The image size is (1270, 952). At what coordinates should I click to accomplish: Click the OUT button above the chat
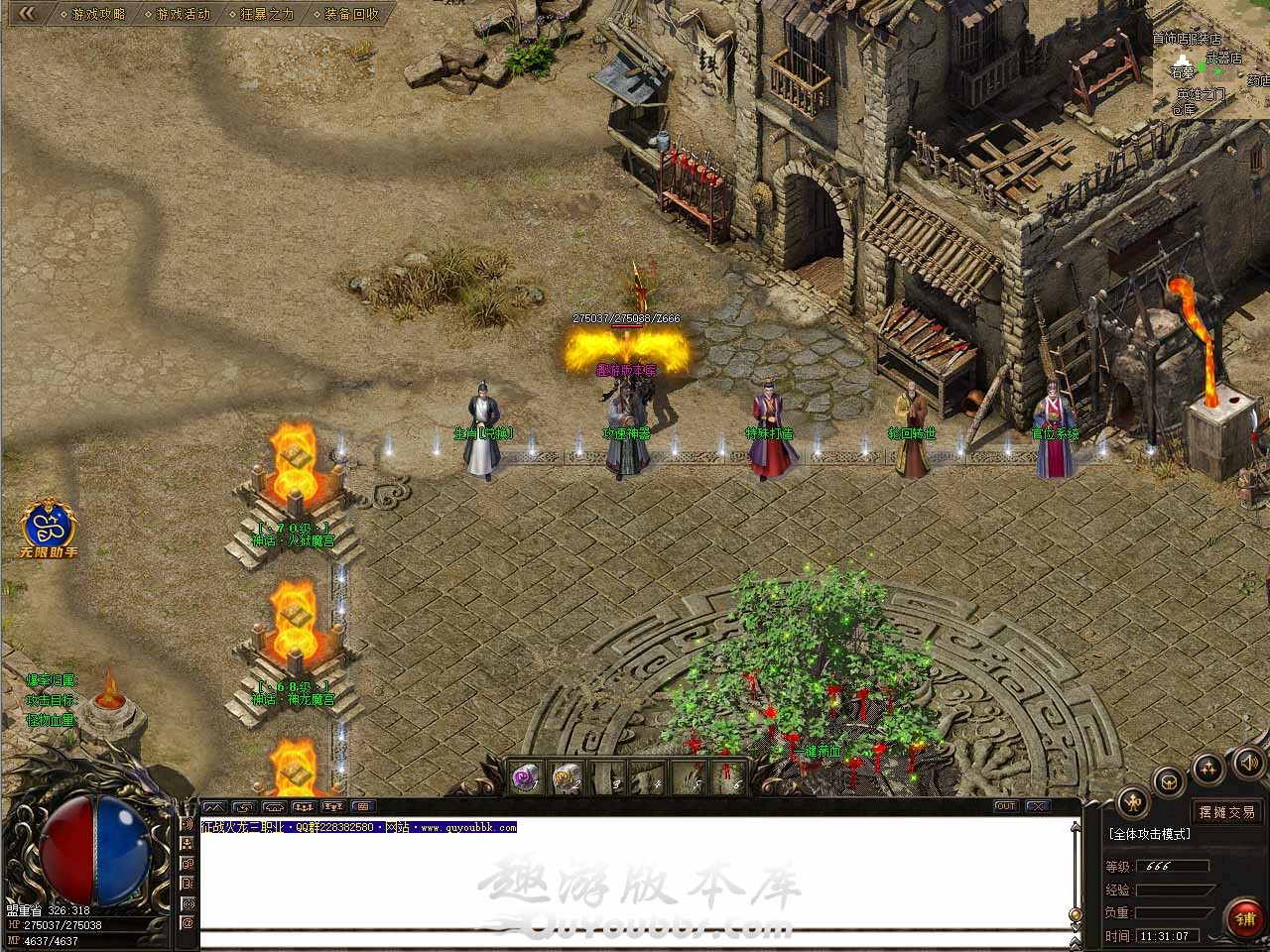tap(1006, 806)
